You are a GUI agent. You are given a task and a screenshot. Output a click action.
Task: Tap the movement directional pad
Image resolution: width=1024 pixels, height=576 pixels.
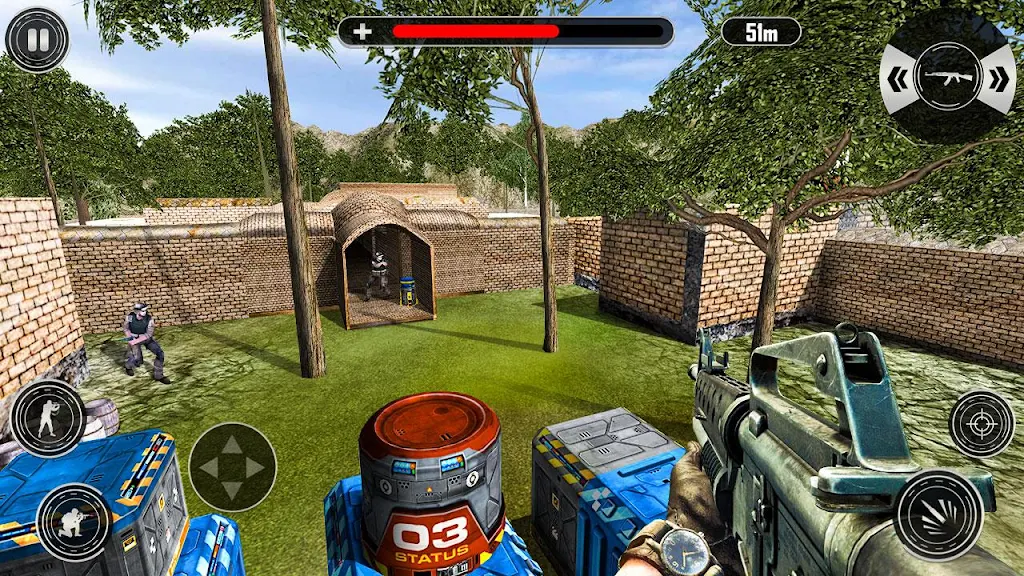[x=232, y=467]
